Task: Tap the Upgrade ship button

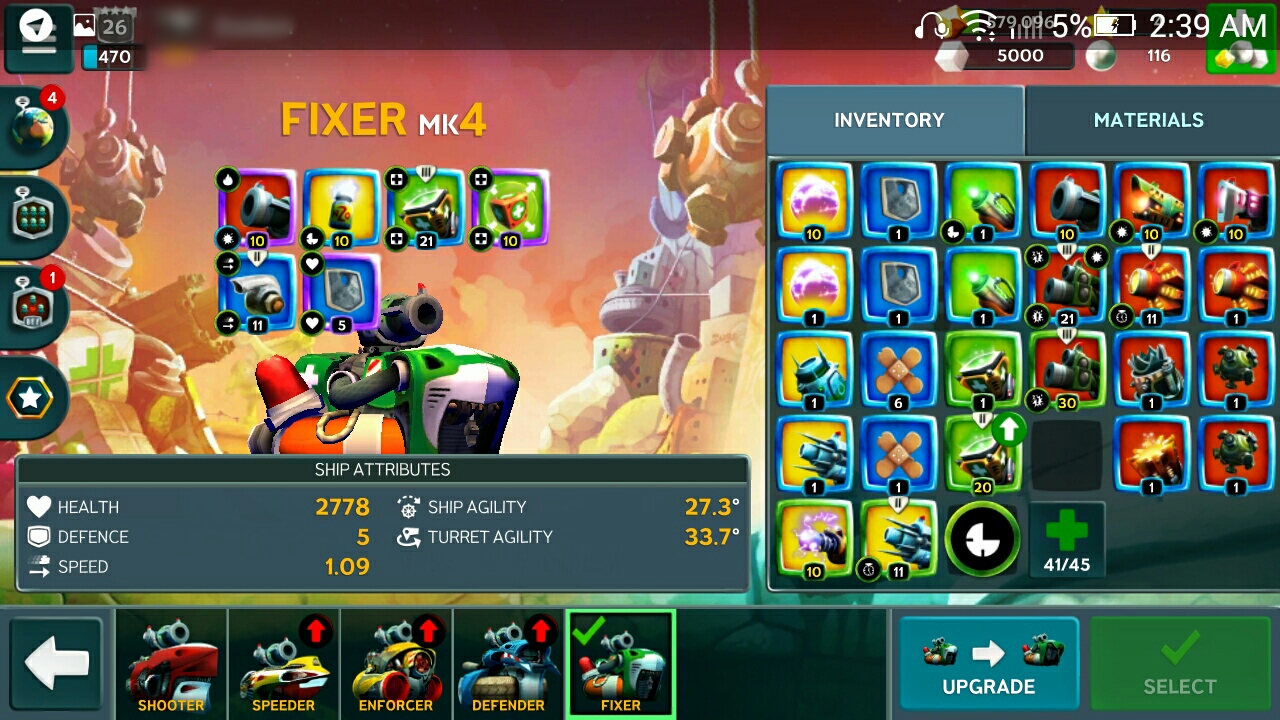Action: (x=988, y=664)
